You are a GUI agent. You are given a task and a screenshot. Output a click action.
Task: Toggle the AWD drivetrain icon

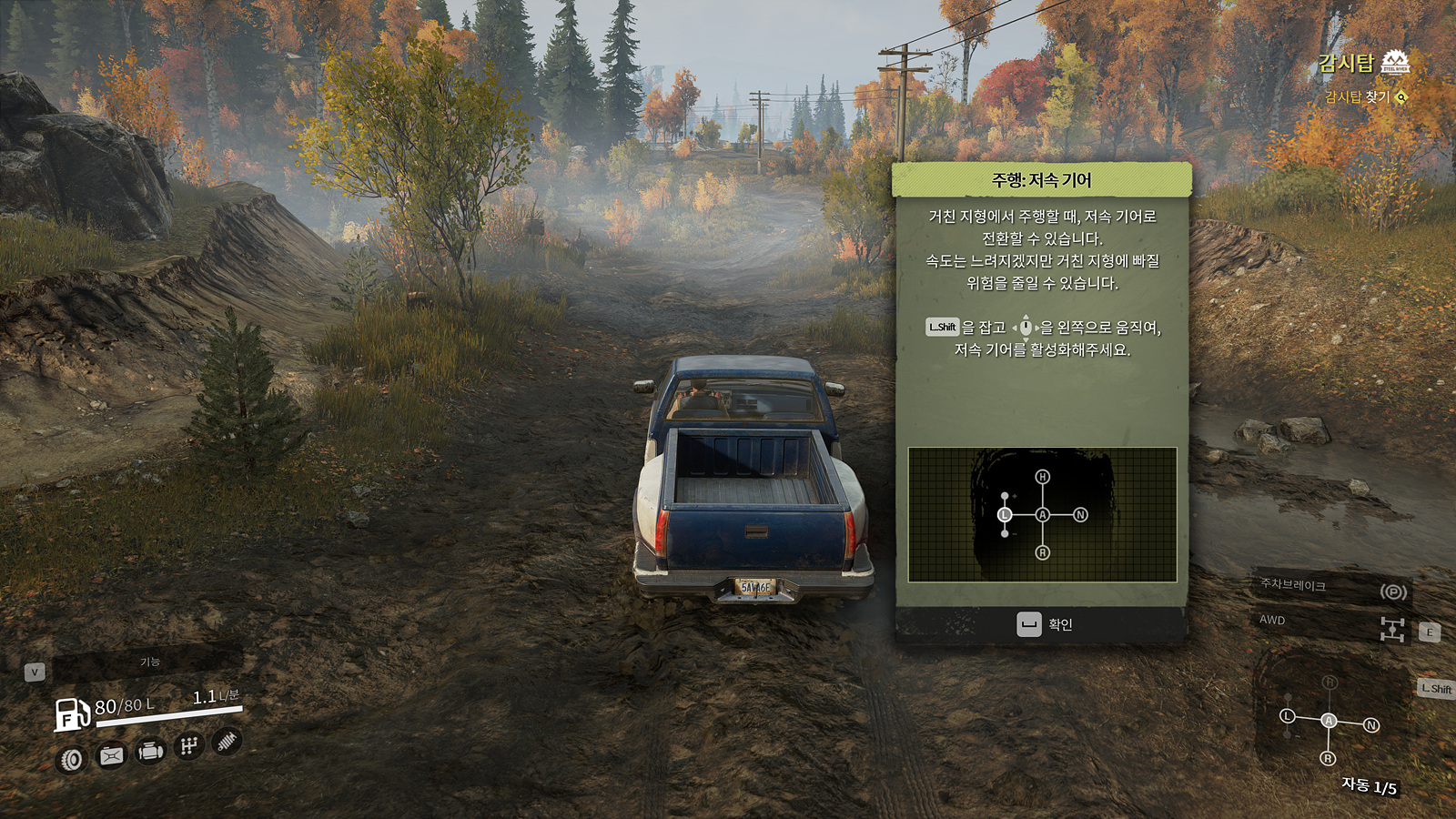coord(1392,629)
